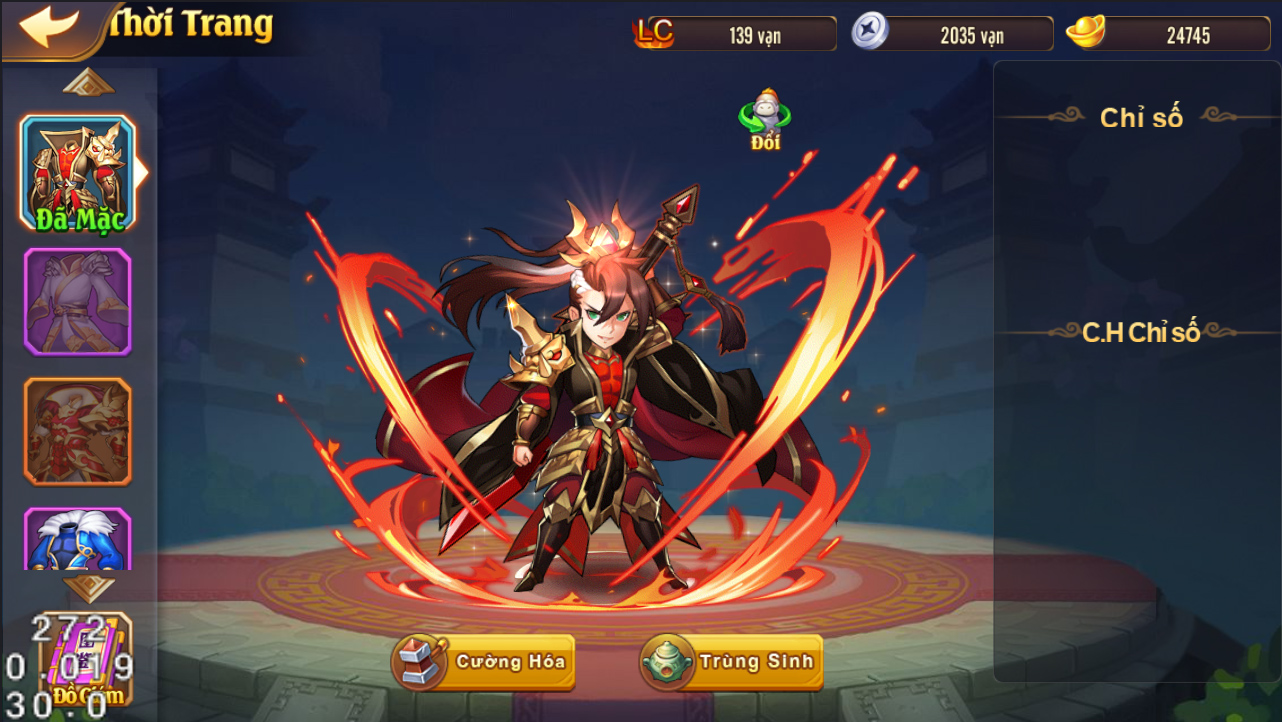This screenshot has height=722, width=1282.
Task: Tap the silver coin currency icon
Action: click(869, 33)
